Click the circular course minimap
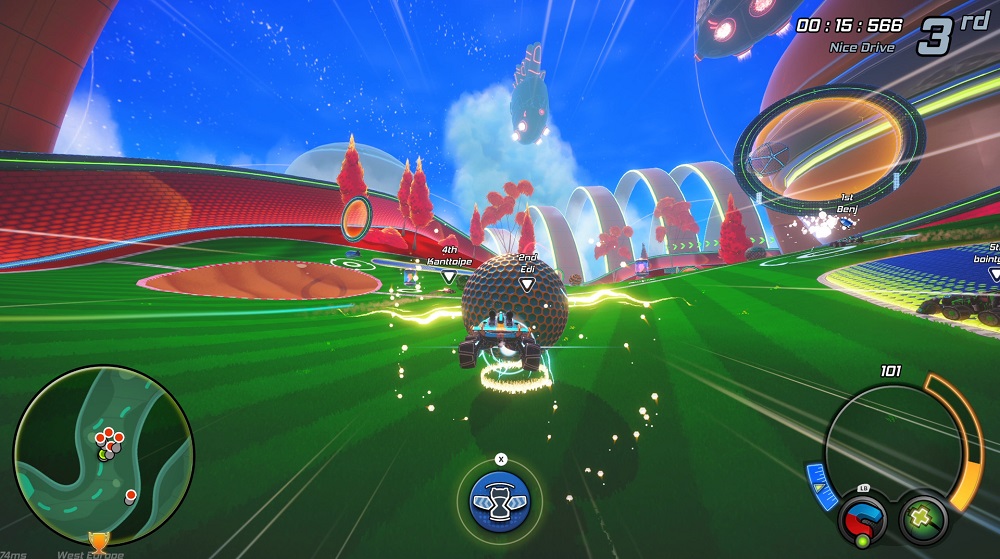Screen dimensions: 1000x559 click(103, 454)
